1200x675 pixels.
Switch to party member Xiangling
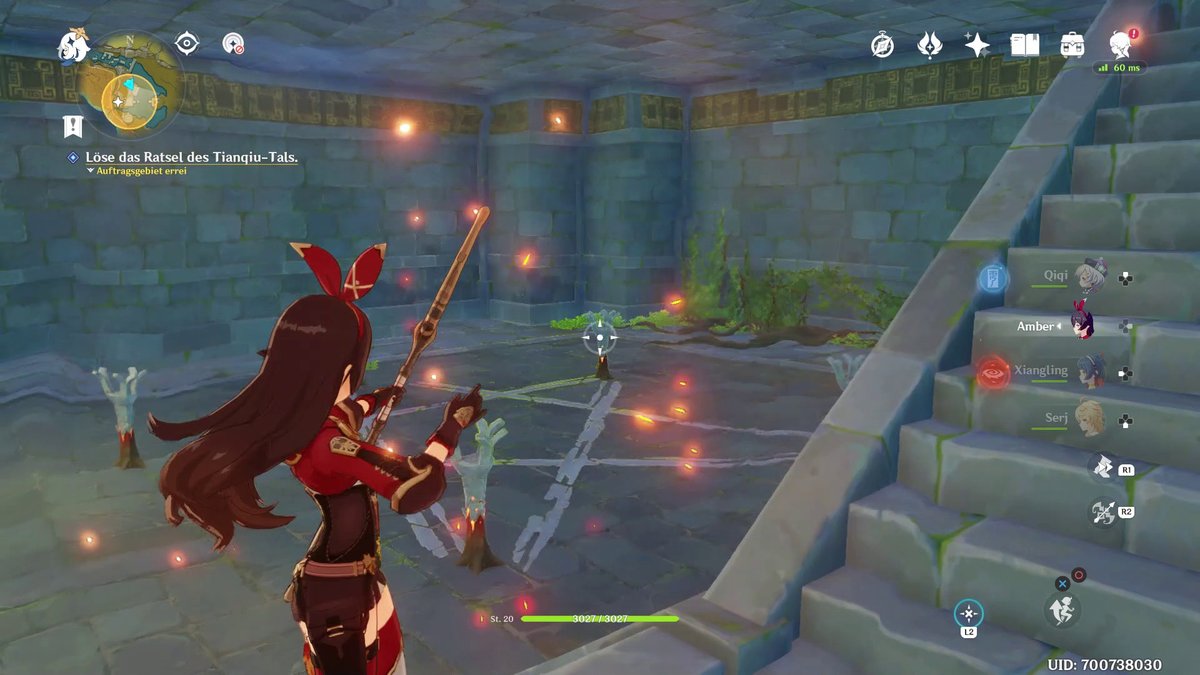[1088, 371]
